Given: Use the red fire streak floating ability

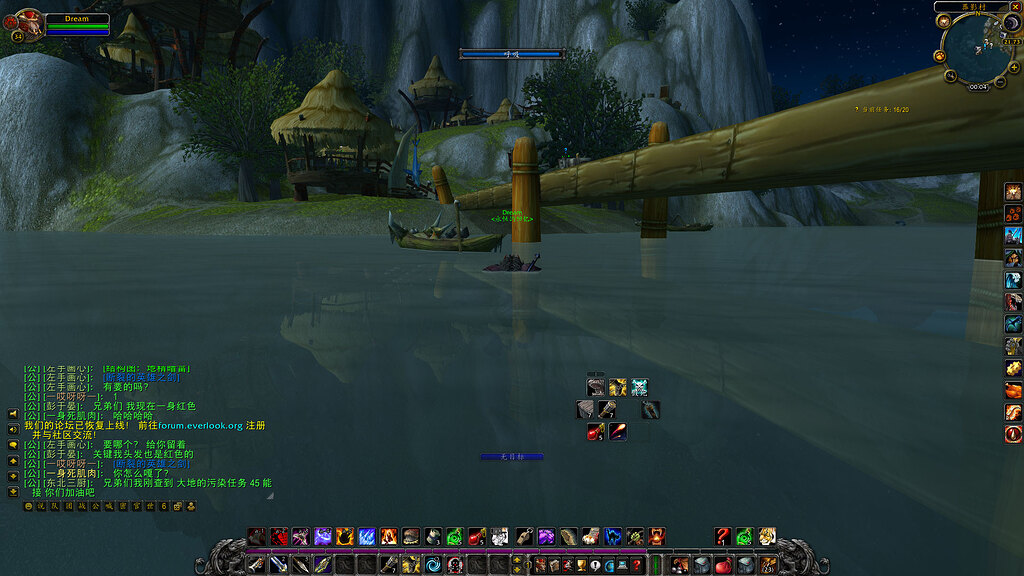Looking at the screenshot, I should pos(618,431).
